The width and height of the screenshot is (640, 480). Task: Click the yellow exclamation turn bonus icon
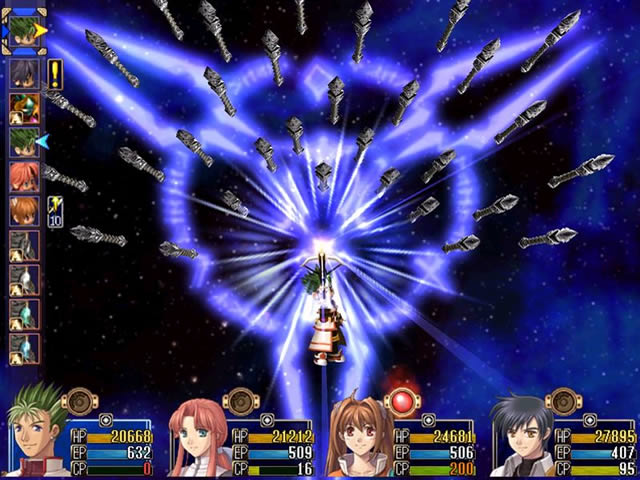tap(54, 71)
